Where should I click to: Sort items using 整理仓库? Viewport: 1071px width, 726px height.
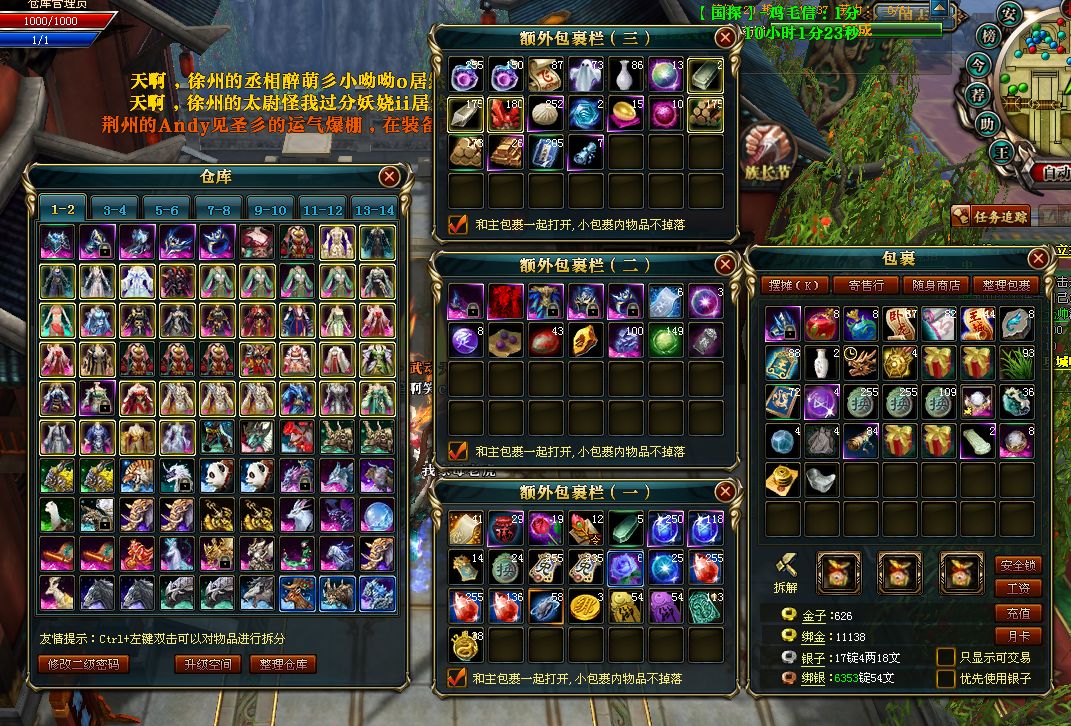(283, 664)
